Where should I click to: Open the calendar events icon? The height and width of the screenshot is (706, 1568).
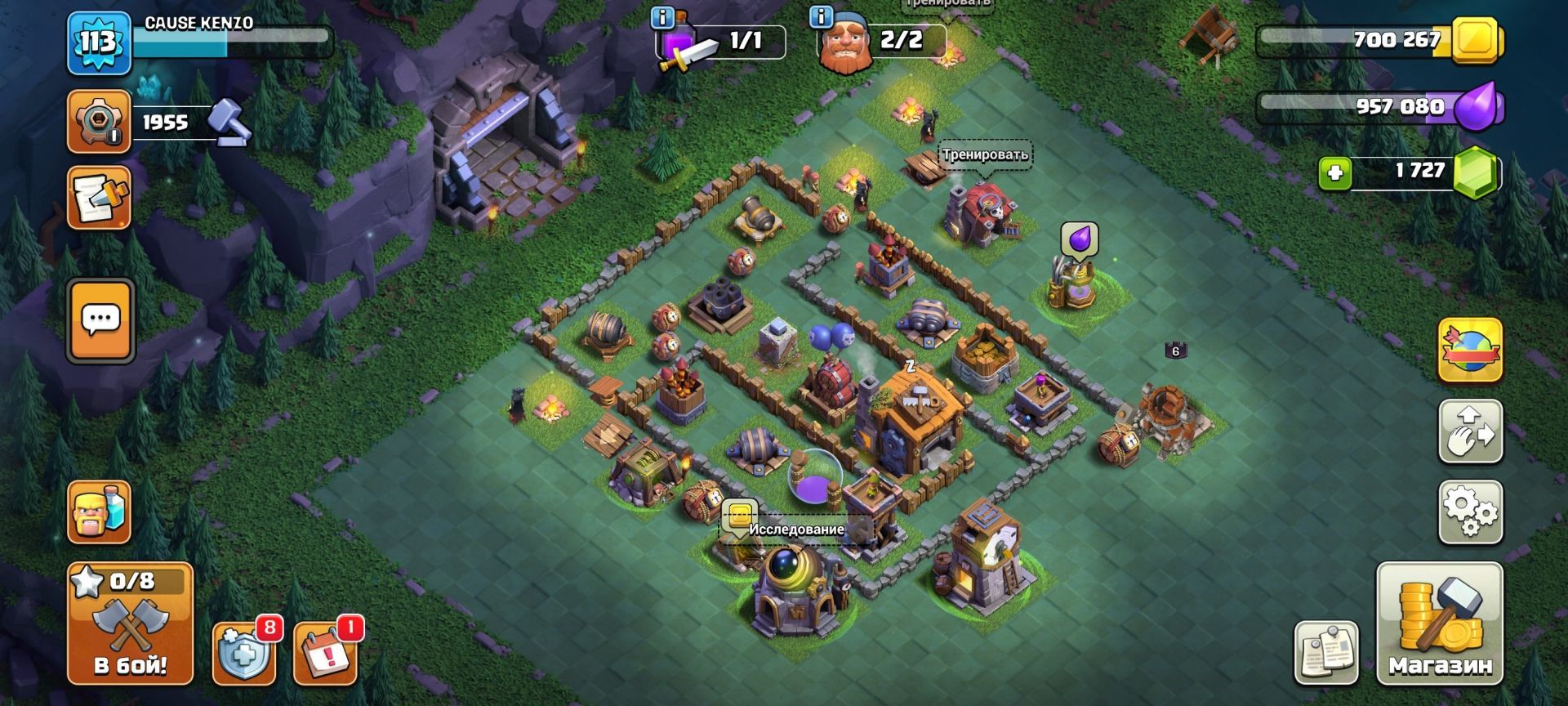pyautogui.click(x=324, y=654)
